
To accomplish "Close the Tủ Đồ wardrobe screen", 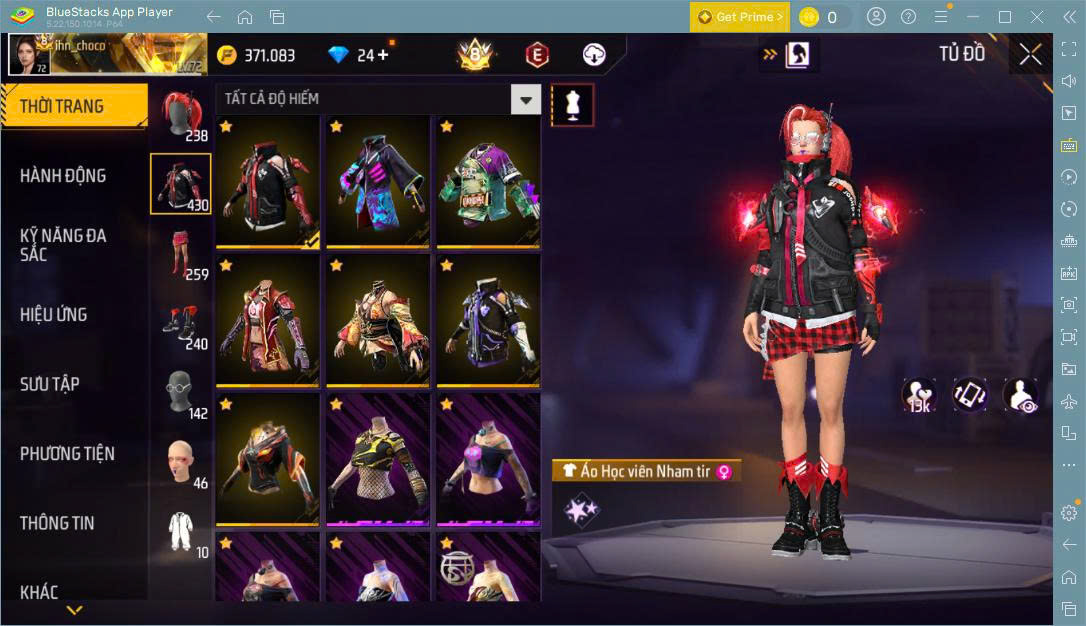I will [1030, 55].
